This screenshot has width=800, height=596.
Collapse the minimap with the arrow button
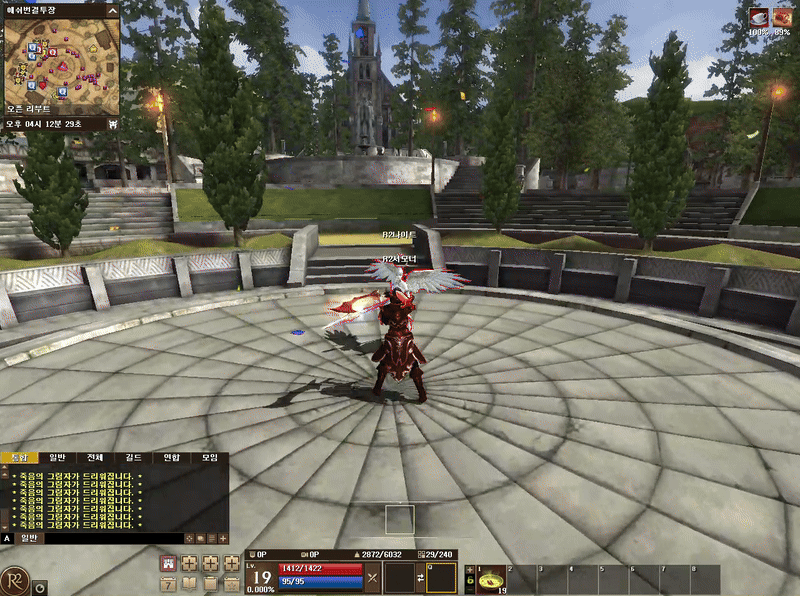coord(111,11)
